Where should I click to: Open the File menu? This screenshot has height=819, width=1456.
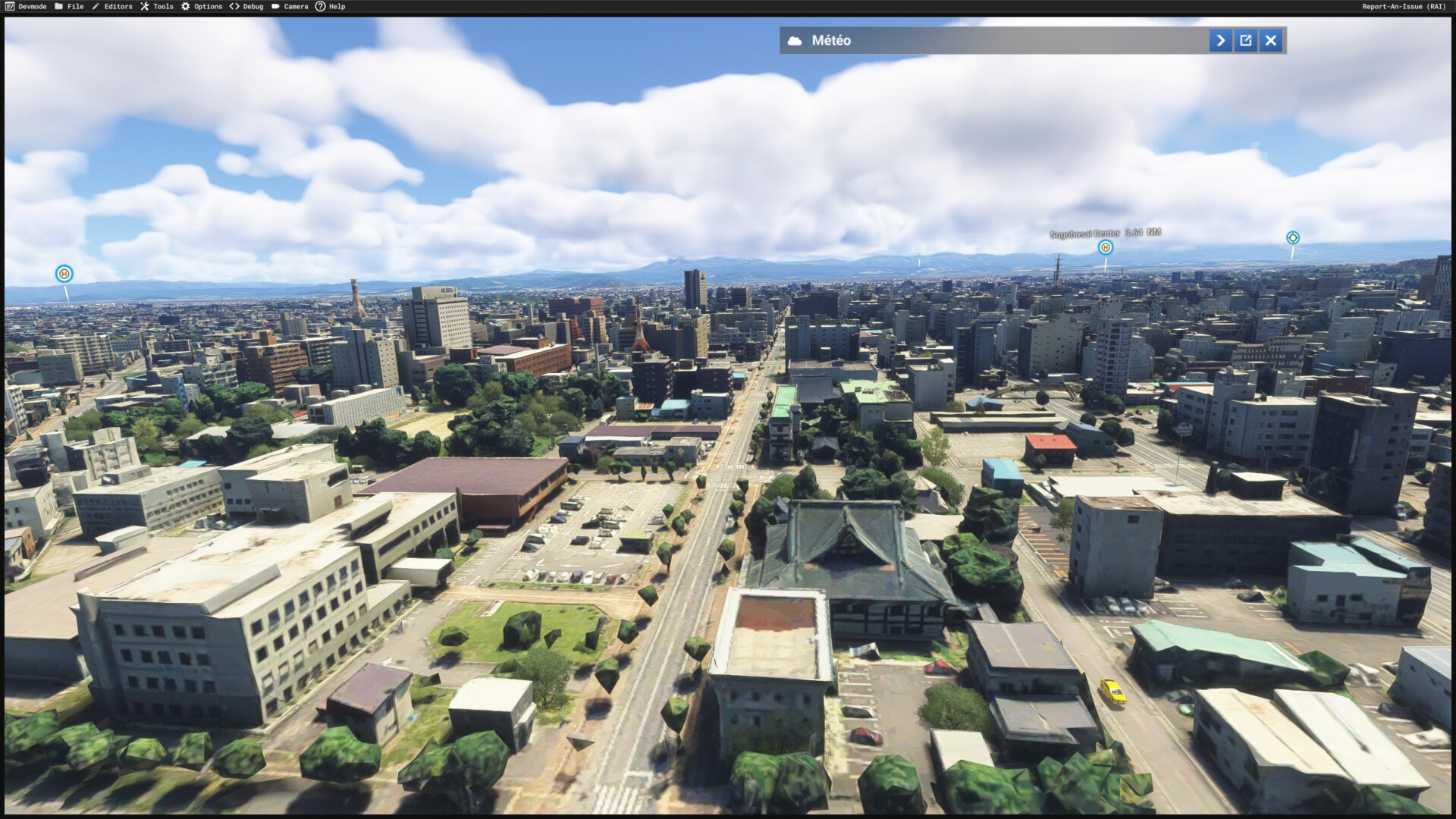(69, 7)
